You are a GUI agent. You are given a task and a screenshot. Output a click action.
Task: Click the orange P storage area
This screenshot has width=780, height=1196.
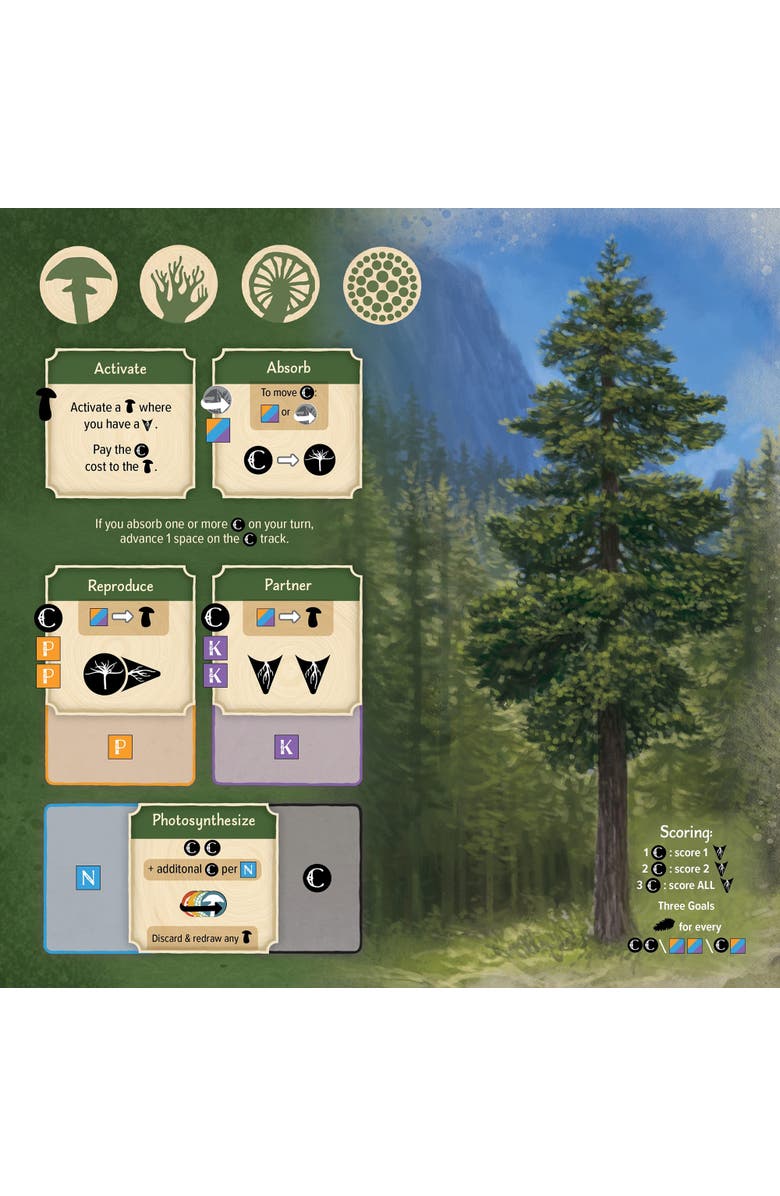pos(120,747)
